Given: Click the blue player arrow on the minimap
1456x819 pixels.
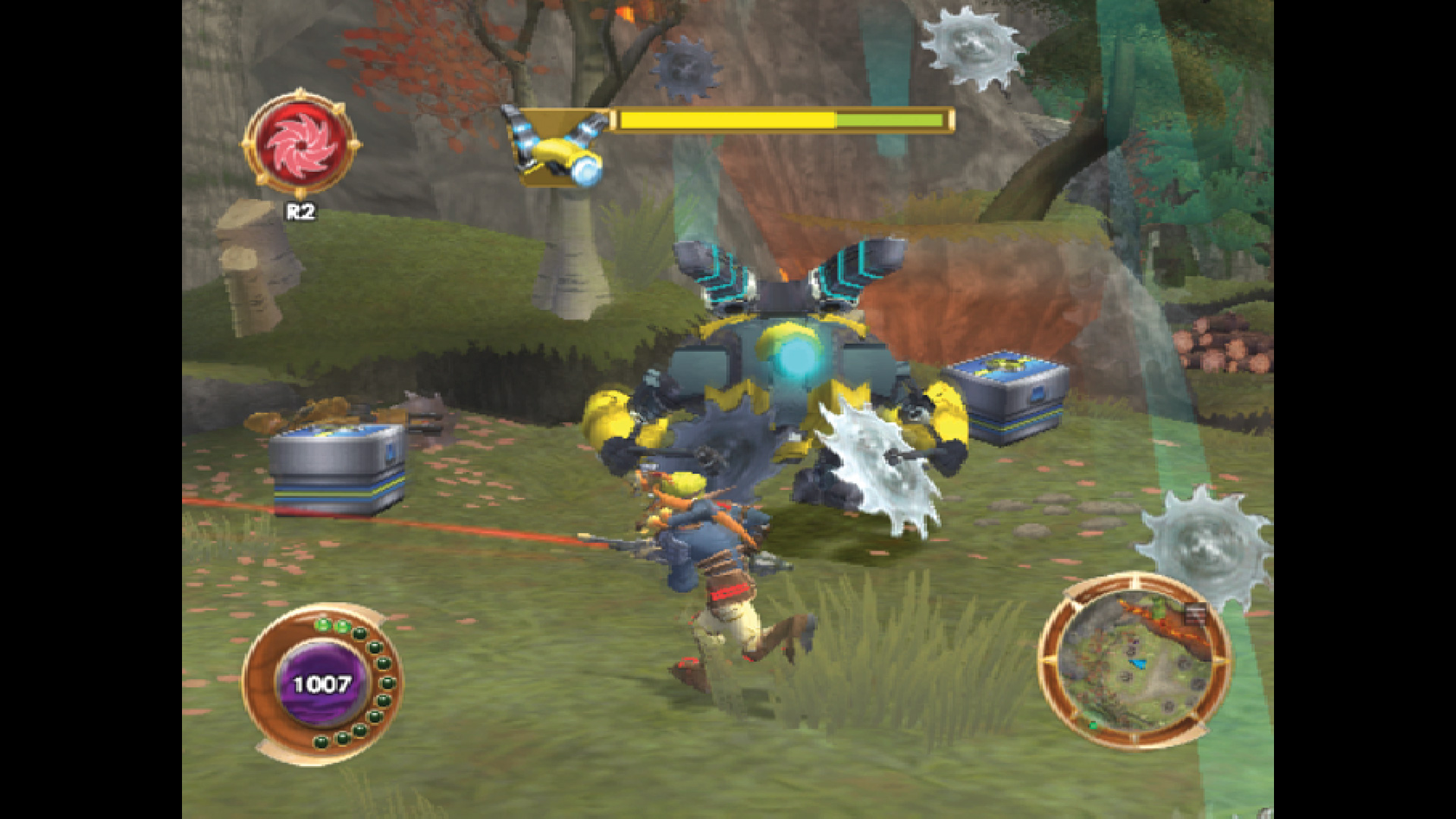Looking at the screenshot, I should click(x=1137, y=664).
